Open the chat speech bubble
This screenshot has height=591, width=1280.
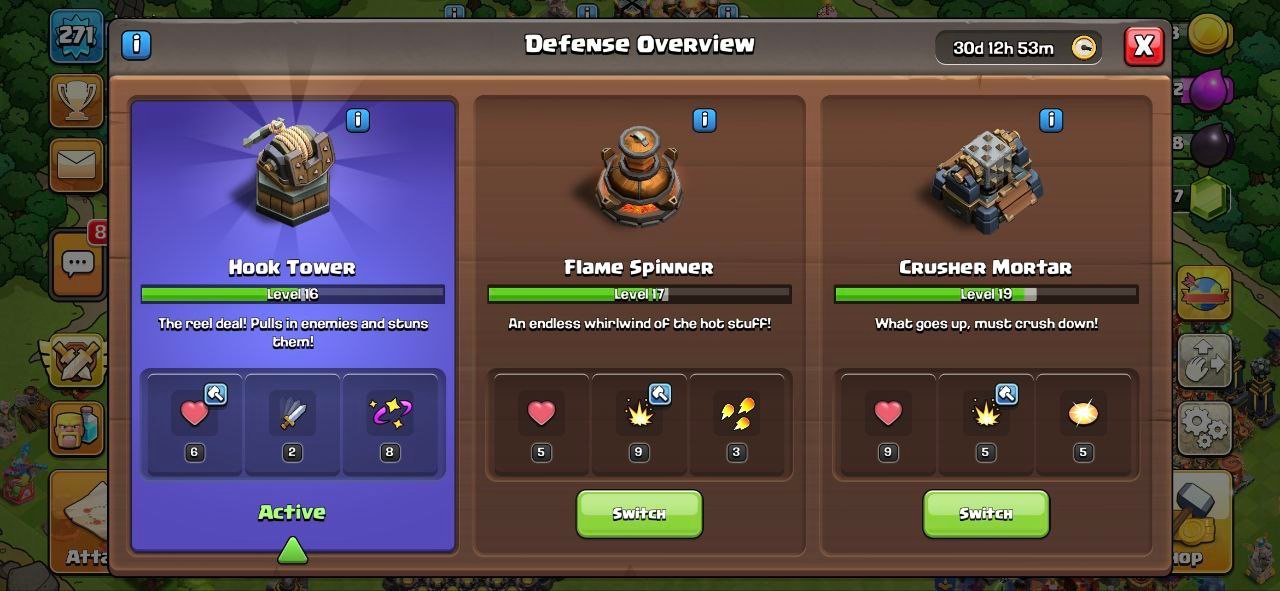pos(77,264)
